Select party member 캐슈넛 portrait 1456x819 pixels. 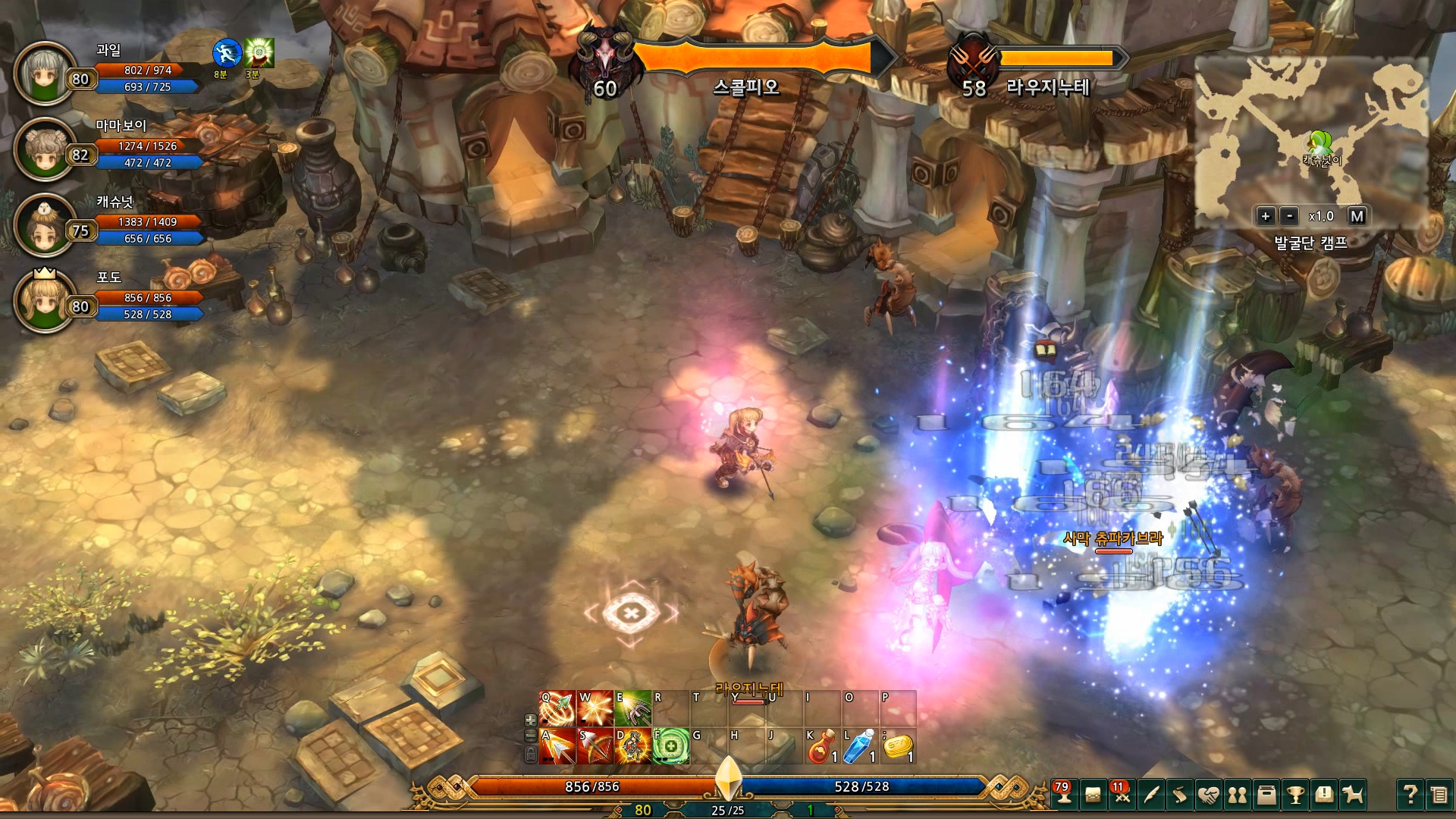point(45,225)
